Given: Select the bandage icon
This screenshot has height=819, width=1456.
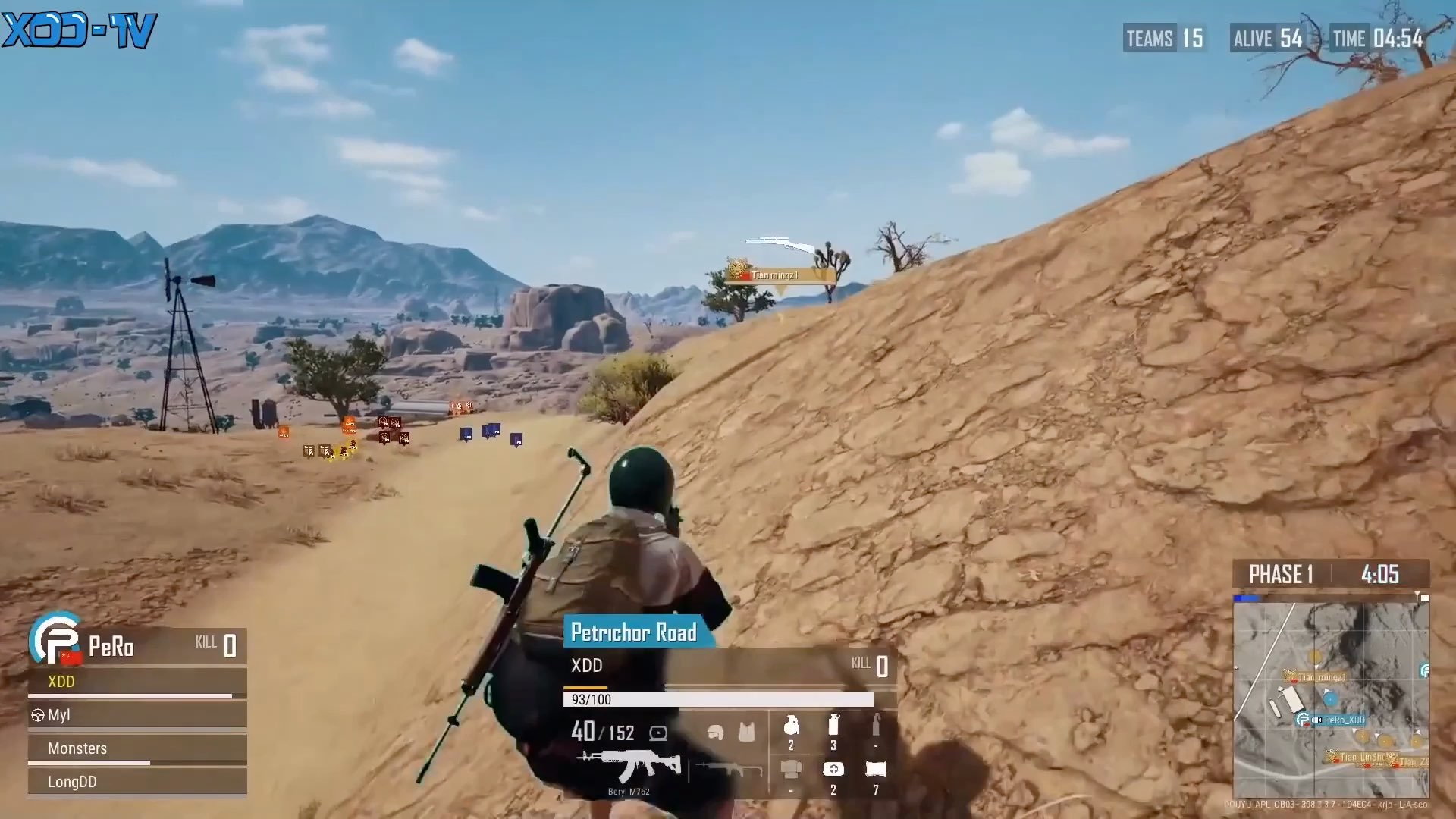Looking at the screenshot, I should pos(876,770).
